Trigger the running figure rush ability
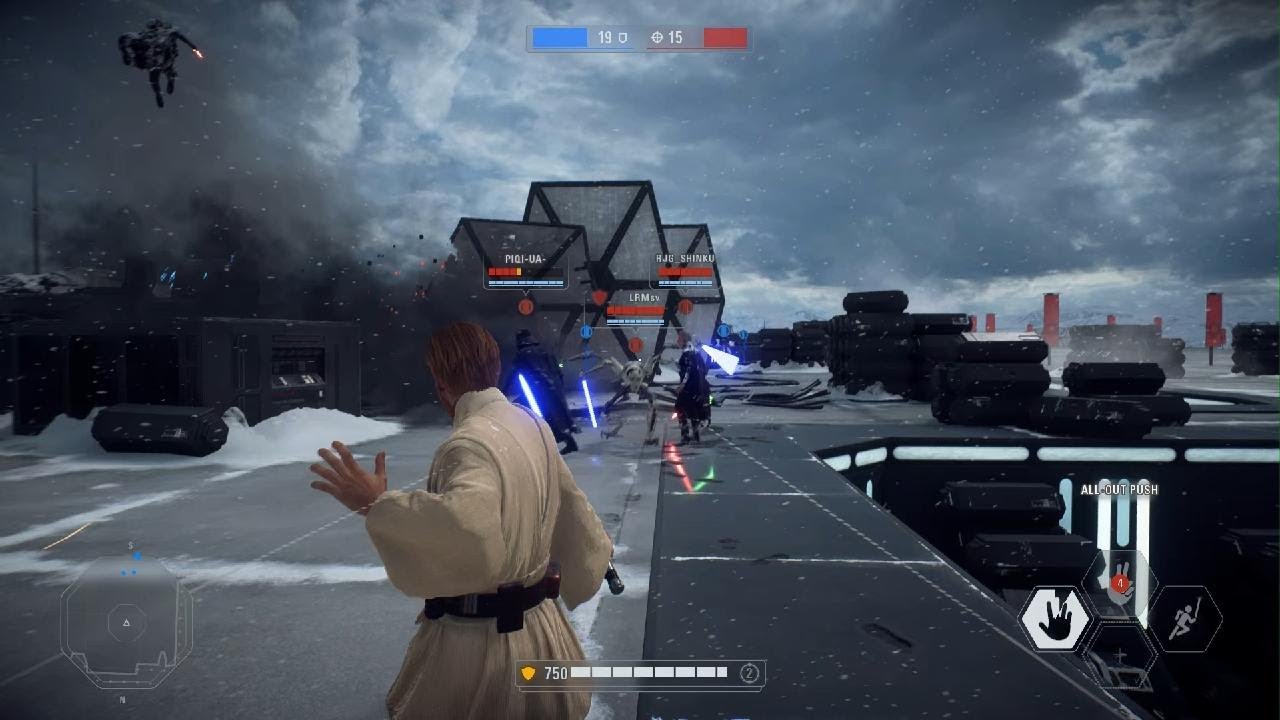The image size is (1280, 720). coord(1184,619)
